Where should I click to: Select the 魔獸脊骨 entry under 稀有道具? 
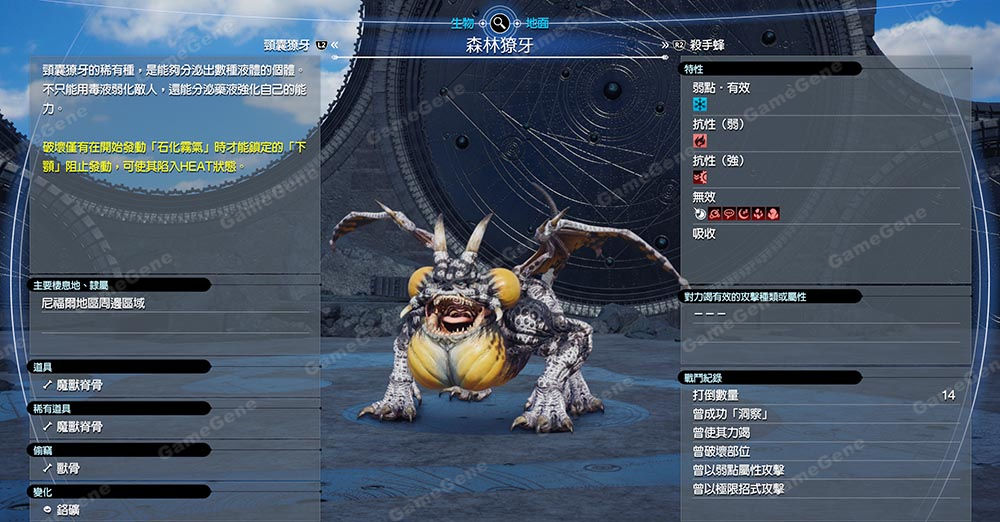(x=79, y=426)
